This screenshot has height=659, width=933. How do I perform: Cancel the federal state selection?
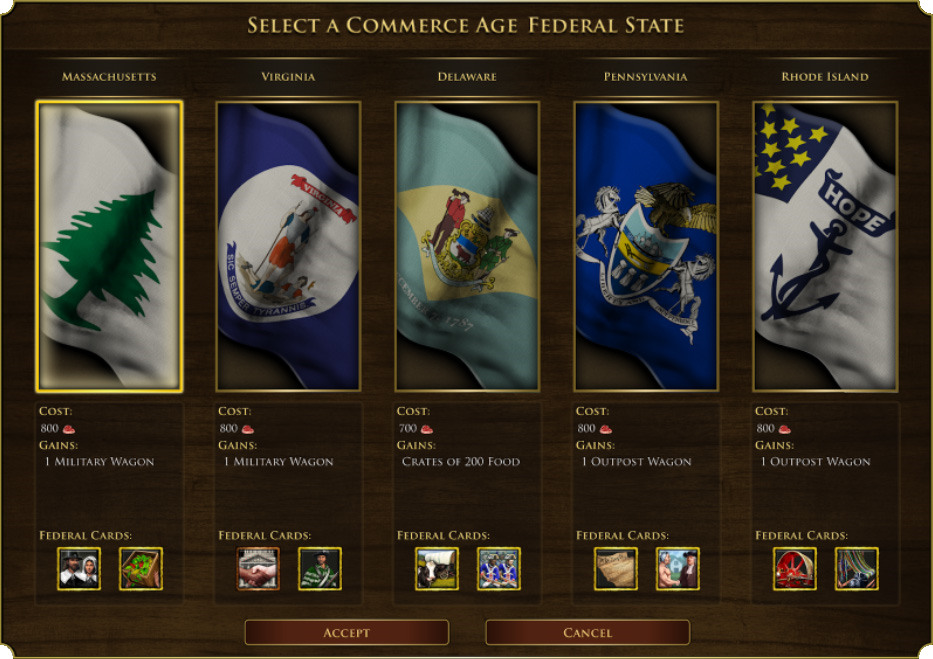pyautogui.click(x=587, y=632)
